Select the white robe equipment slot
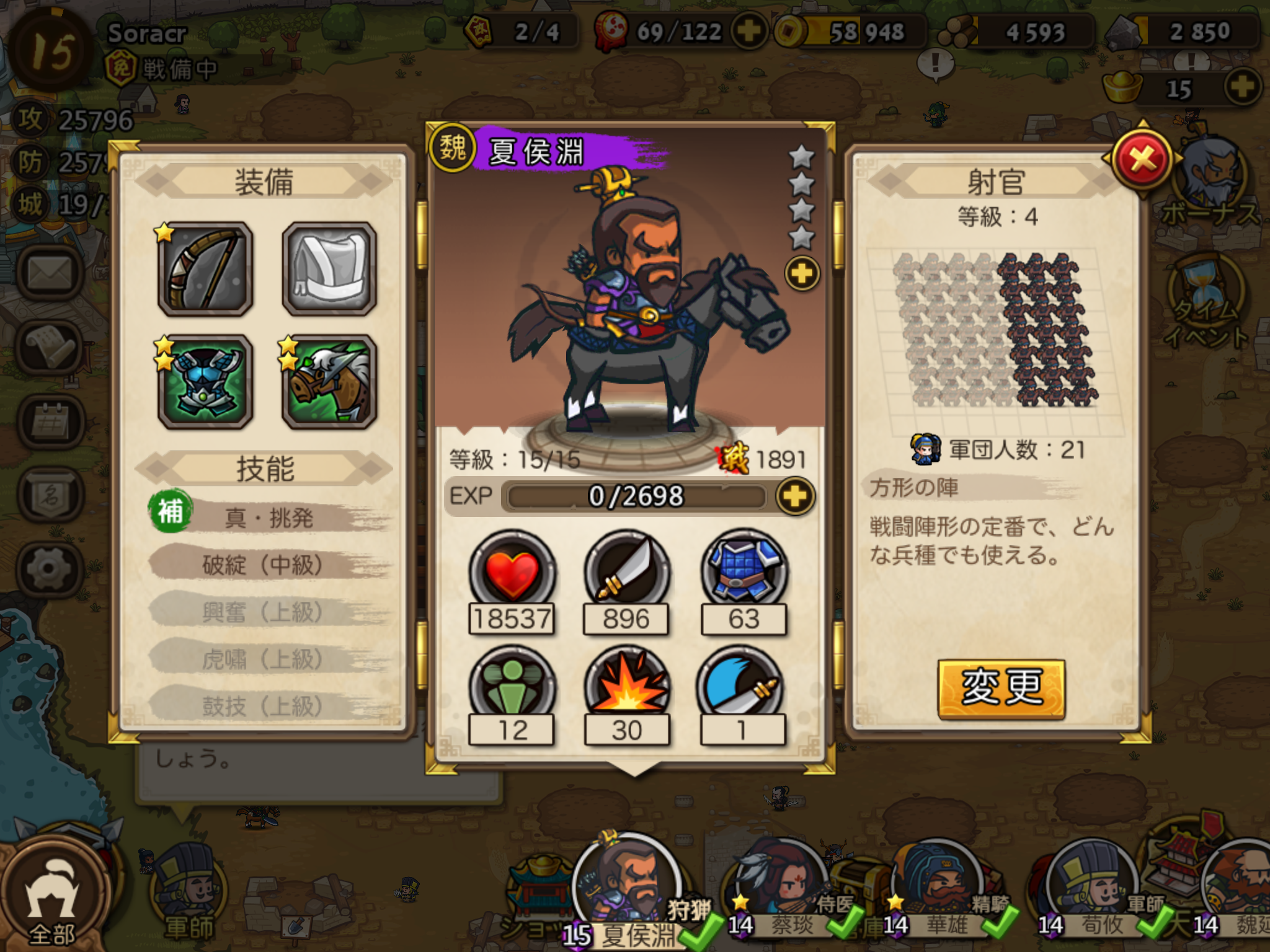This screenshot has width=1270, height=952. pyautogui.click(x=329, y=269)
